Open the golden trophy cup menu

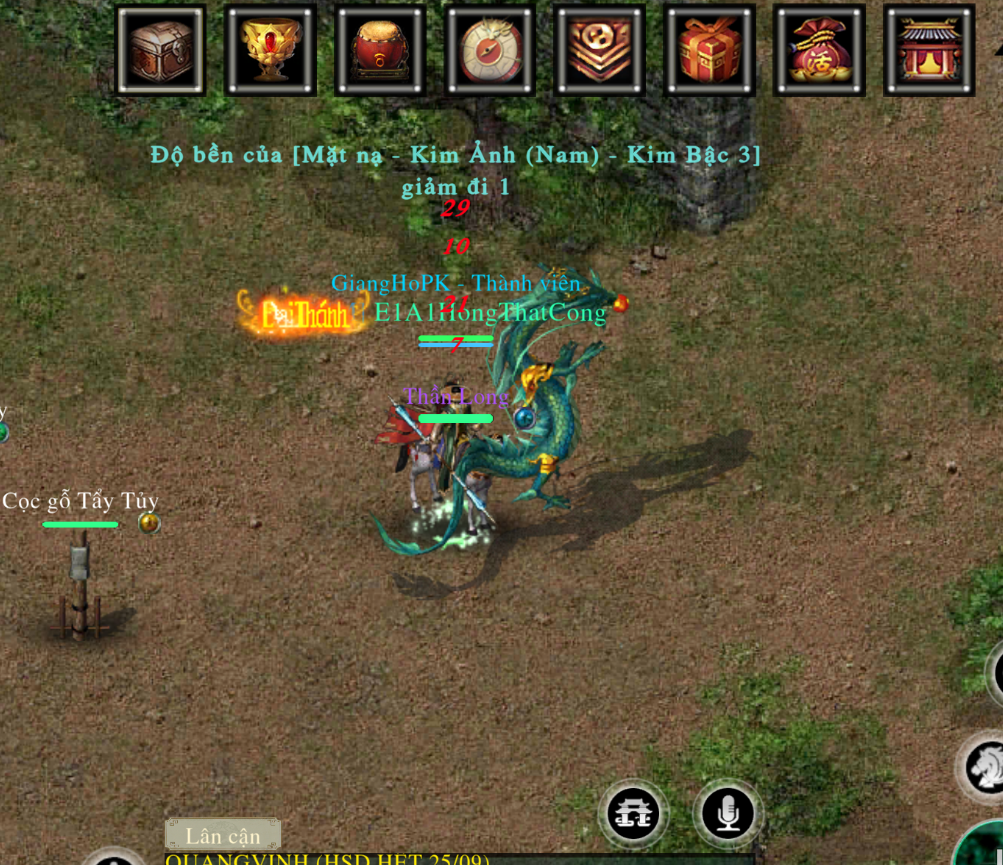[x=271, y=50]
